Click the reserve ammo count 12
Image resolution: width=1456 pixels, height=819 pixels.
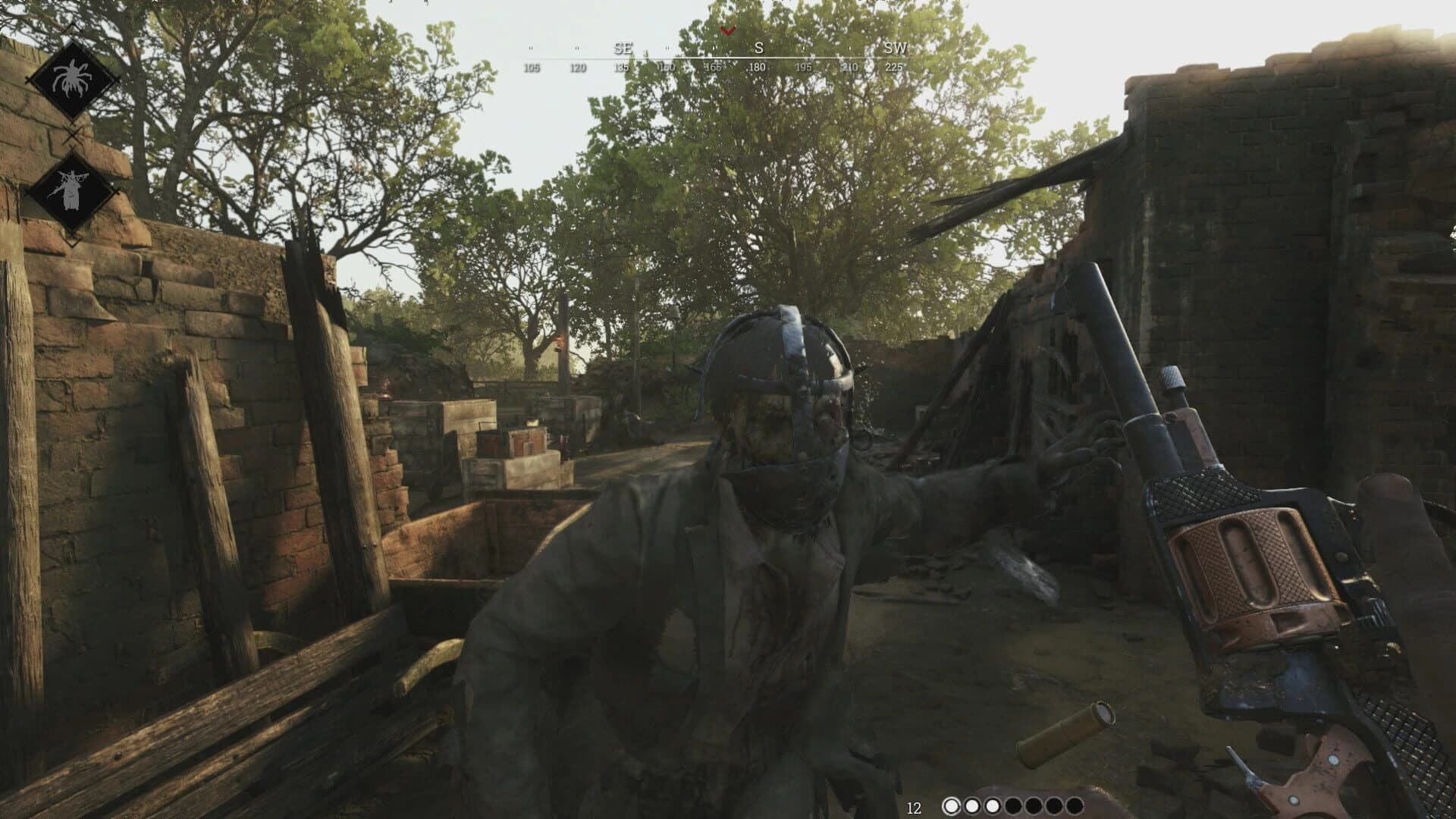913,808
